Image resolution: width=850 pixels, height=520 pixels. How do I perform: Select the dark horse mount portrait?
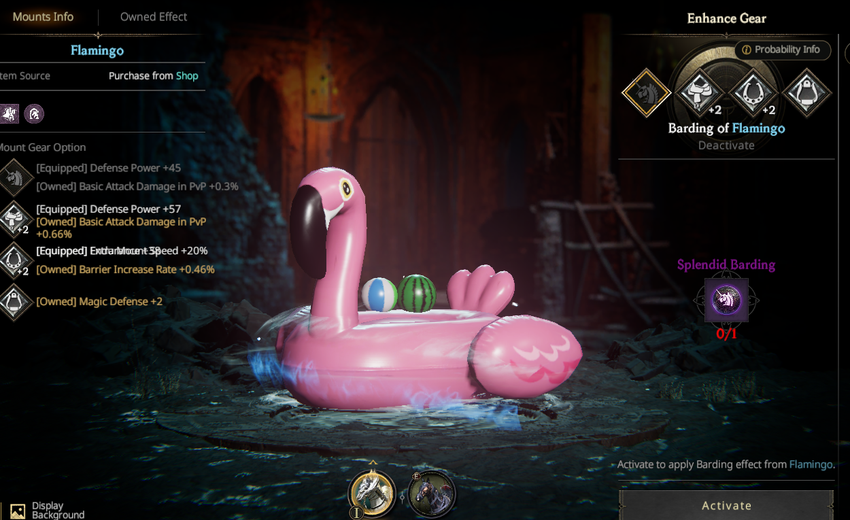point(432,493)
